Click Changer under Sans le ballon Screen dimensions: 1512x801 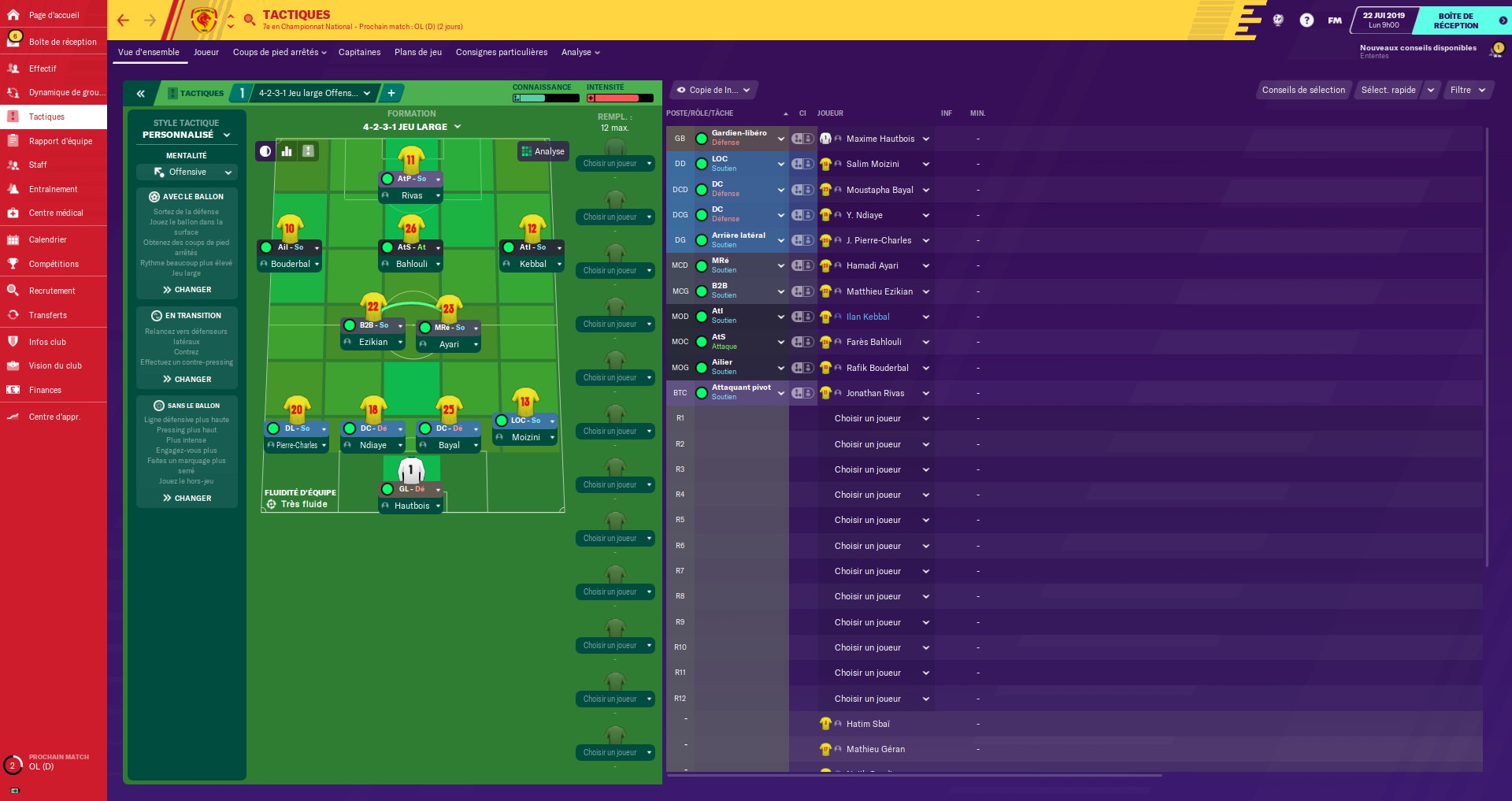click(x=187, y=499)
